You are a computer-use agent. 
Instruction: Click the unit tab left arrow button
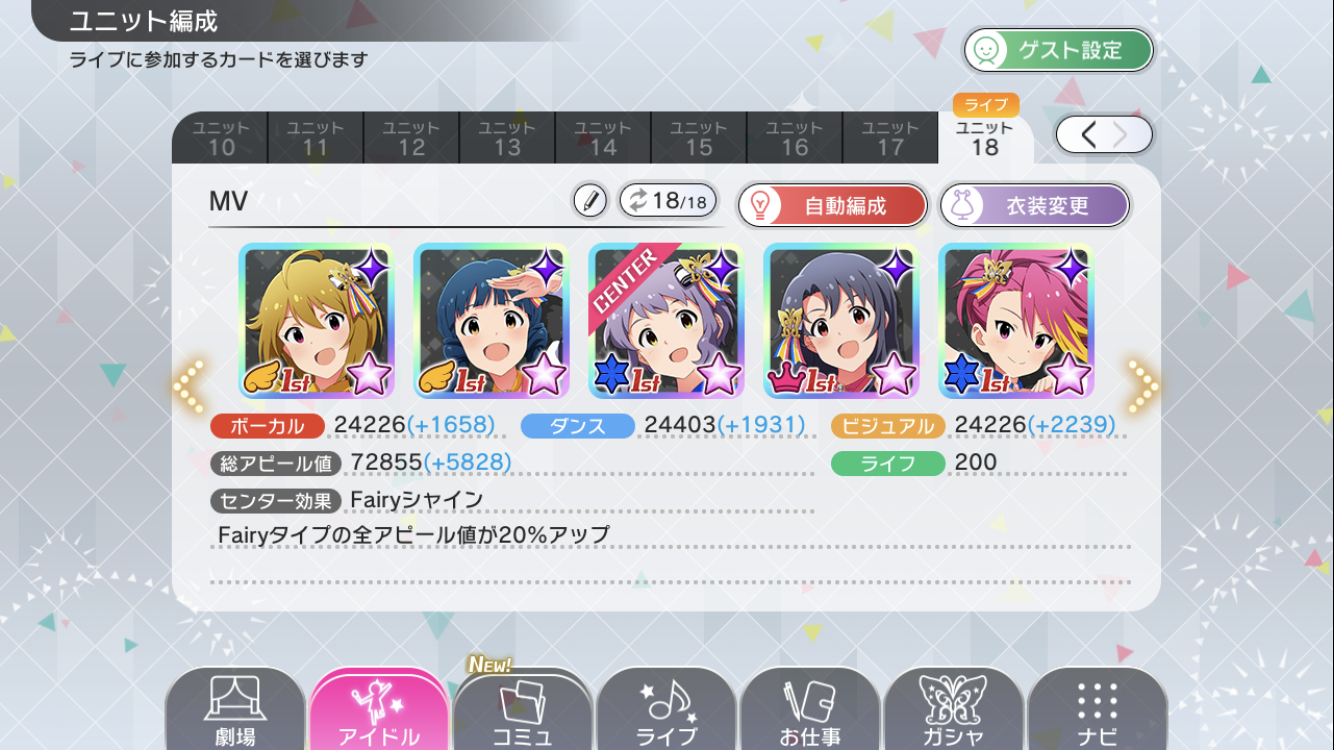tap(1088, 135)
